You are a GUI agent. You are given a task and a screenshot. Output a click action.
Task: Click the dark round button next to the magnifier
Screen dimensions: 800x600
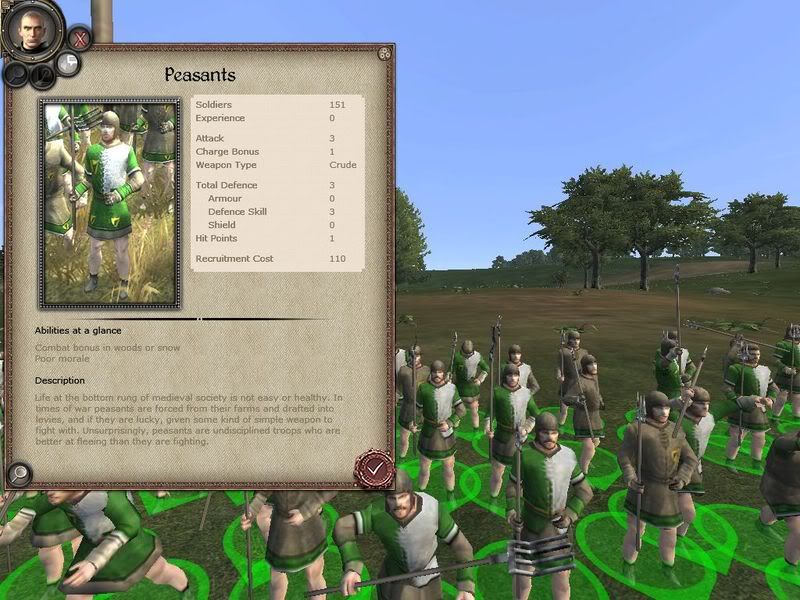(41, 76)
